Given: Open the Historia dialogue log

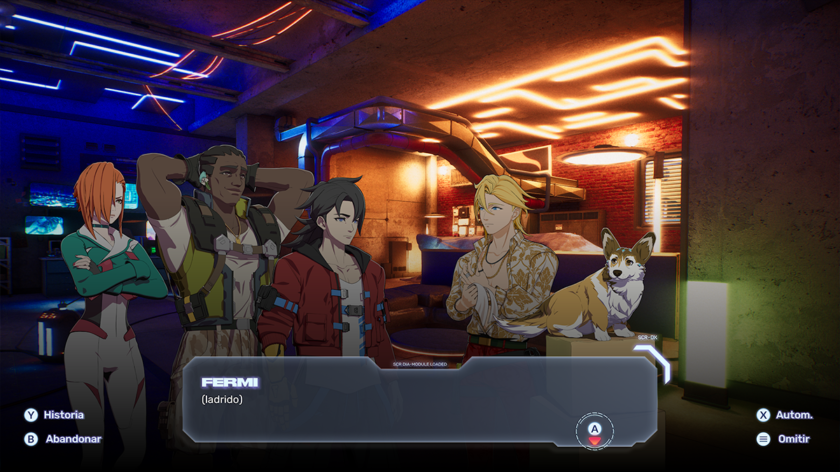Looking at the screenshot, I should coord(55,415).
